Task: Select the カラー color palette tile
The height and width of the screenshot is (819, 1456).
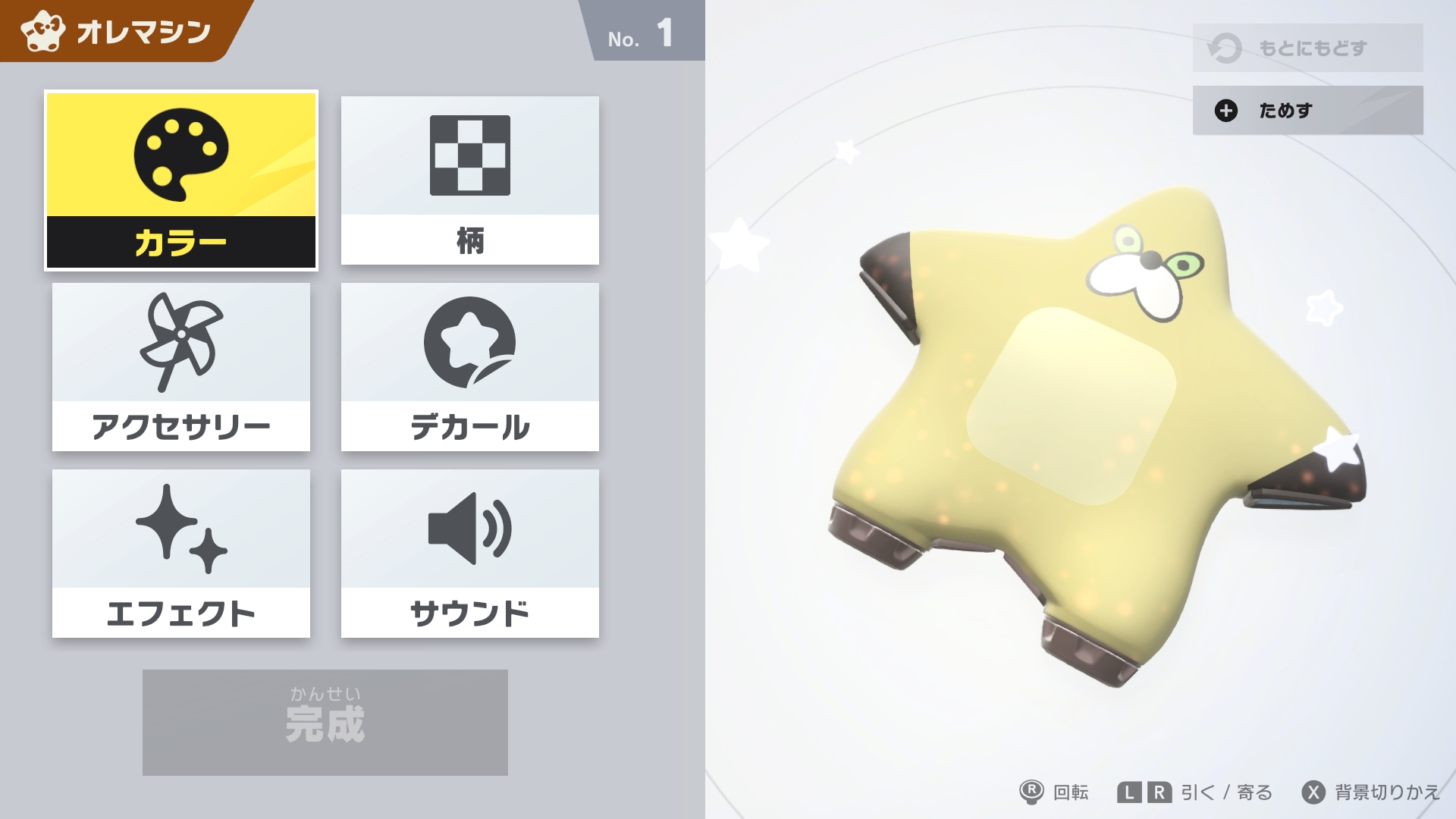Action: tap(181, 180)
